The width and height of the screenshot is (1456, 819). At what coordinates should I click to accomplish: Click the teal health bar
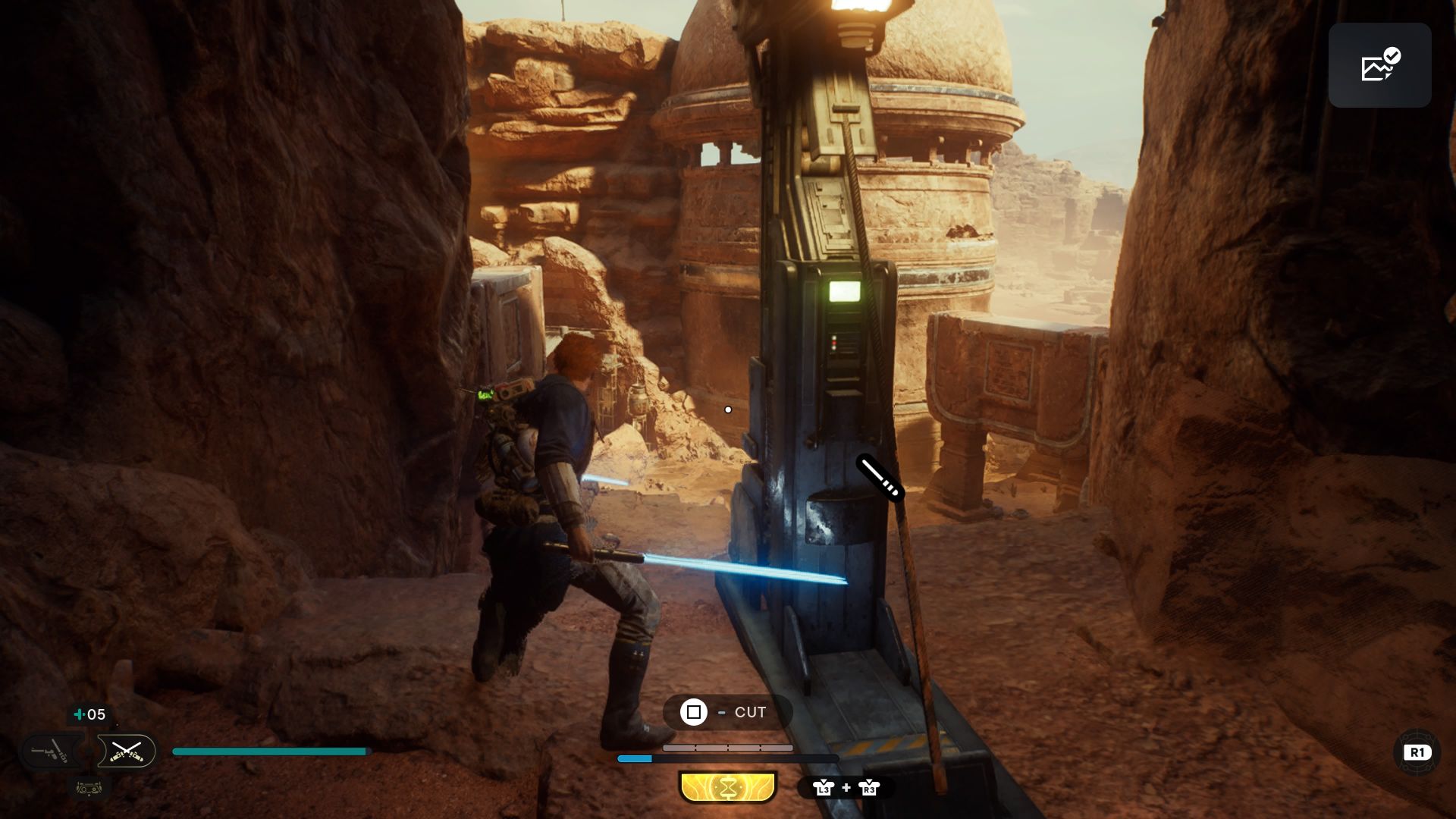269,750
